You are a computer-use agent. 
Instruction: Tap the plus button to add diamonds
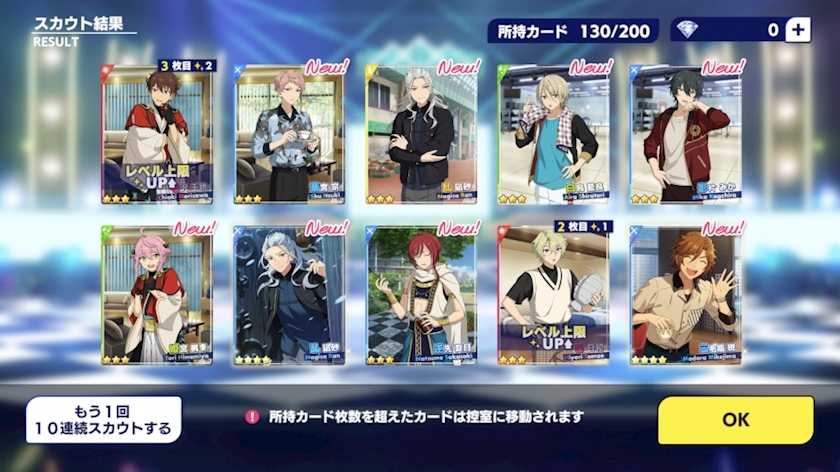[x=797, y=30]
